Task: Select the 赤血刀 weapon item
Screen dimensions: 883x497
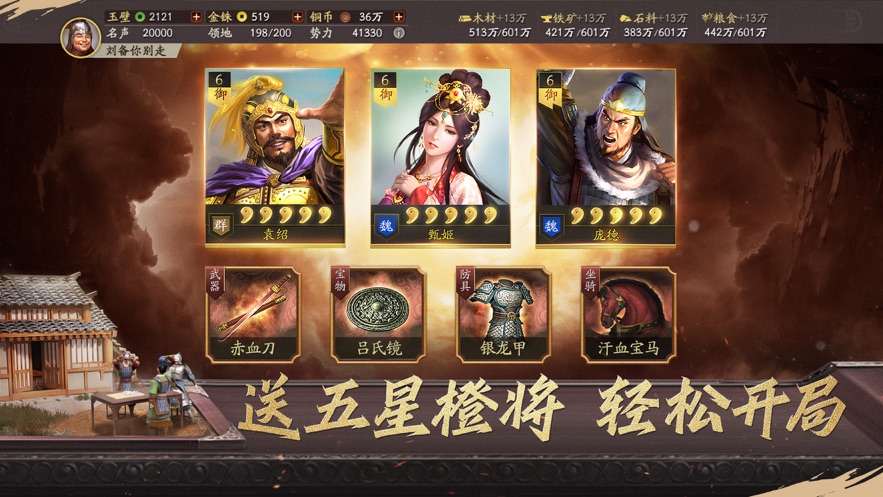Action: click(x=252, y=314)
